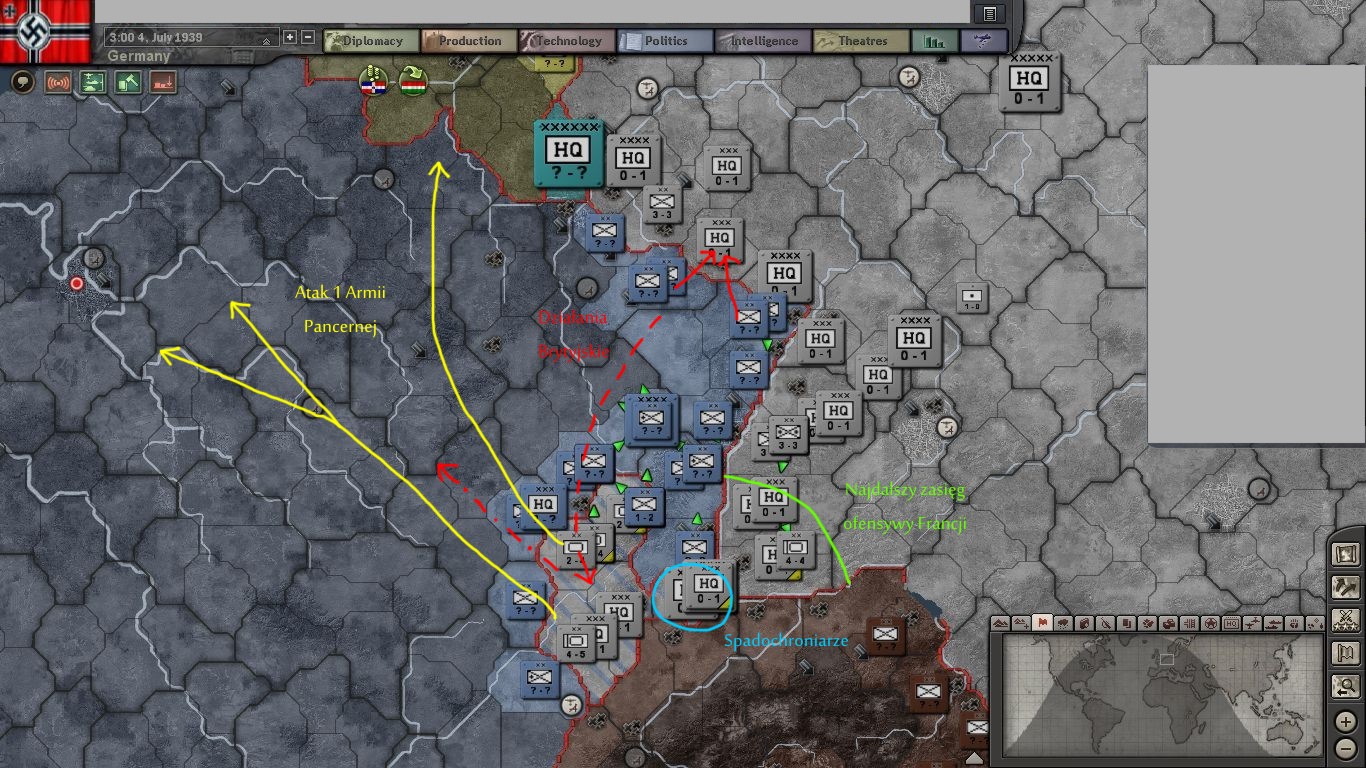Open the statistics bar-chart tab

[x=935, y=41]
